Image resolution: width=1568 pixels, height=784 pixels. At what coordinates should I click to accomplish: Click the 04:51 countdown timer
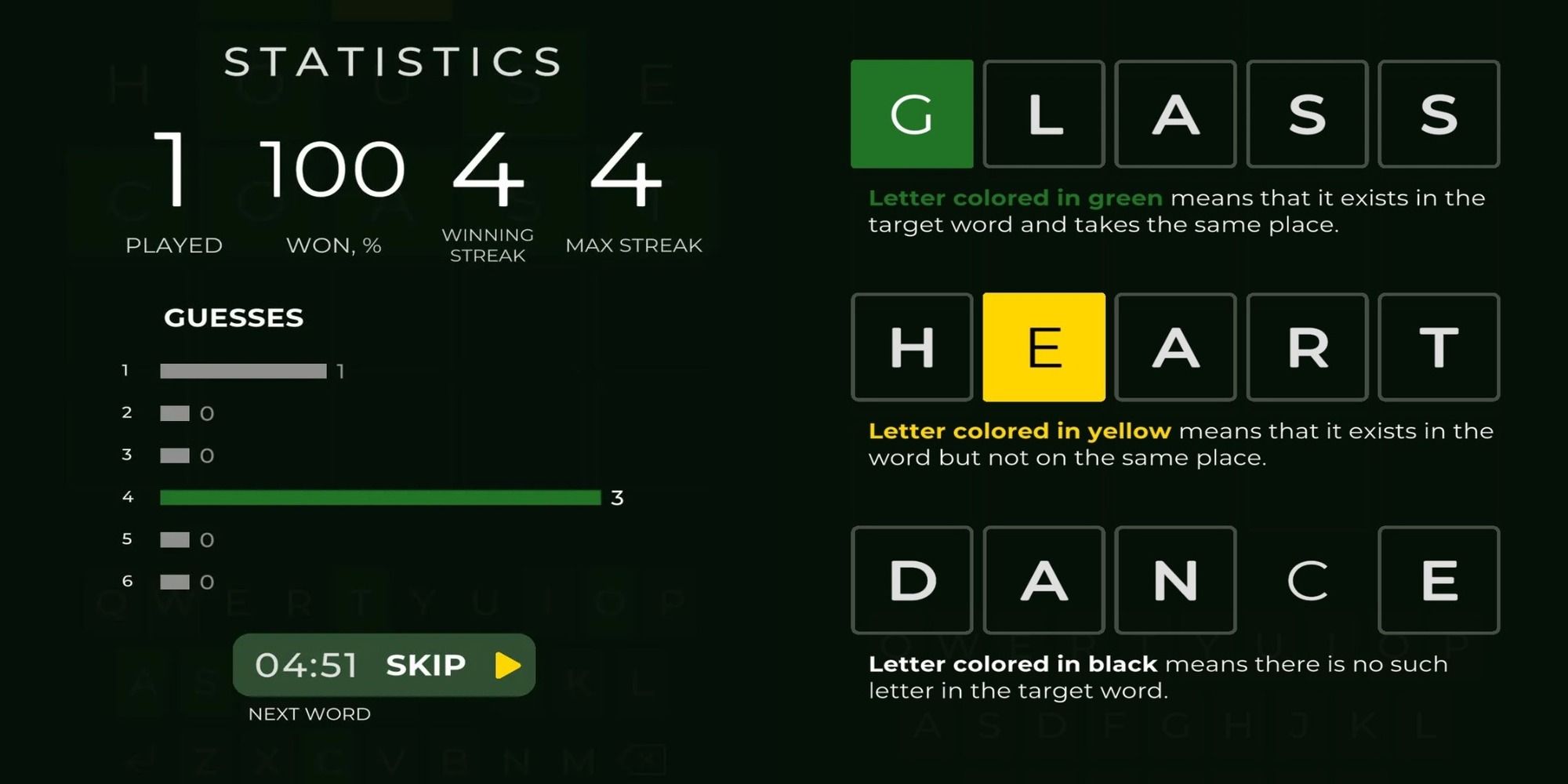click(307, 665)
